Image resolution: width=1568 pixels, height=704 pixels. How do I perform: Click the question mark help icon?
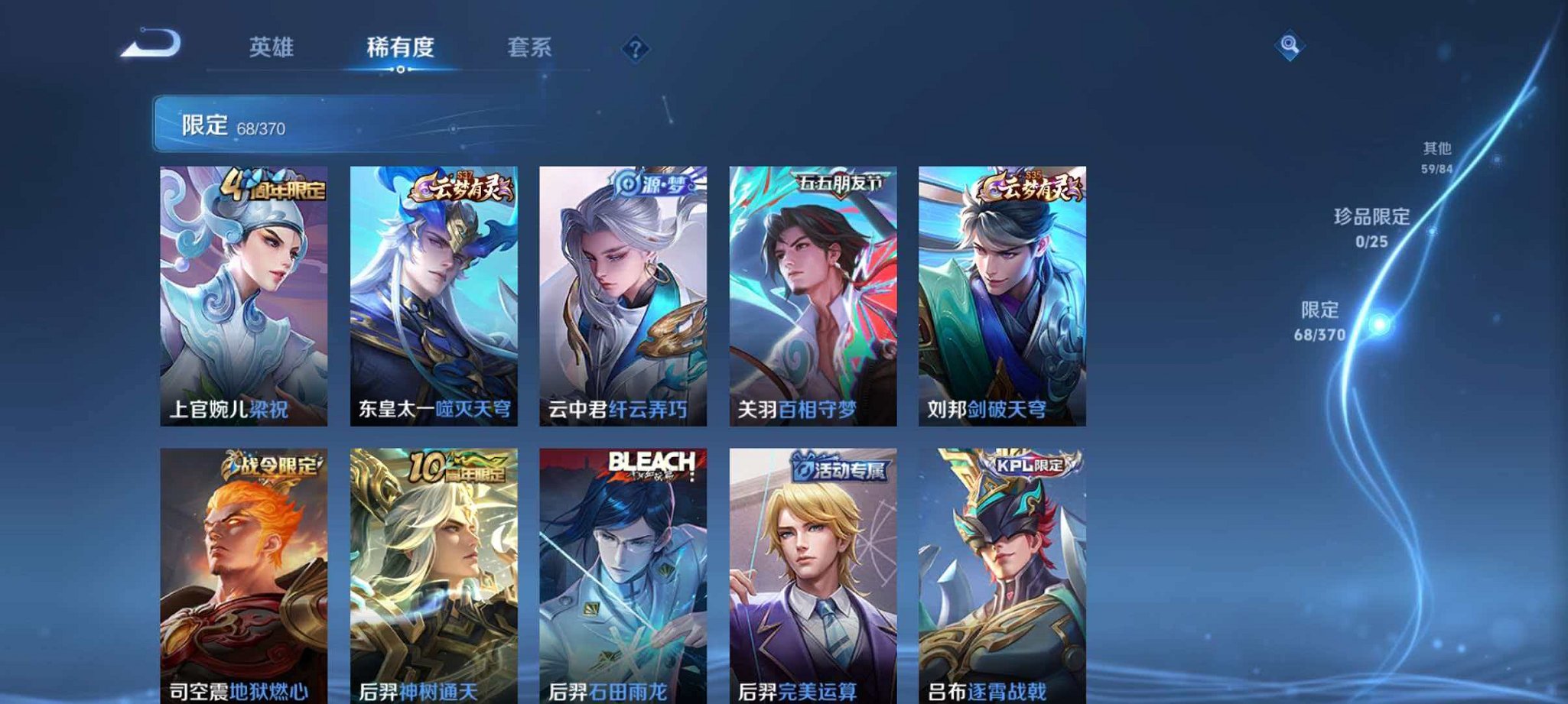pyautogui.click(x=635, y=49)
